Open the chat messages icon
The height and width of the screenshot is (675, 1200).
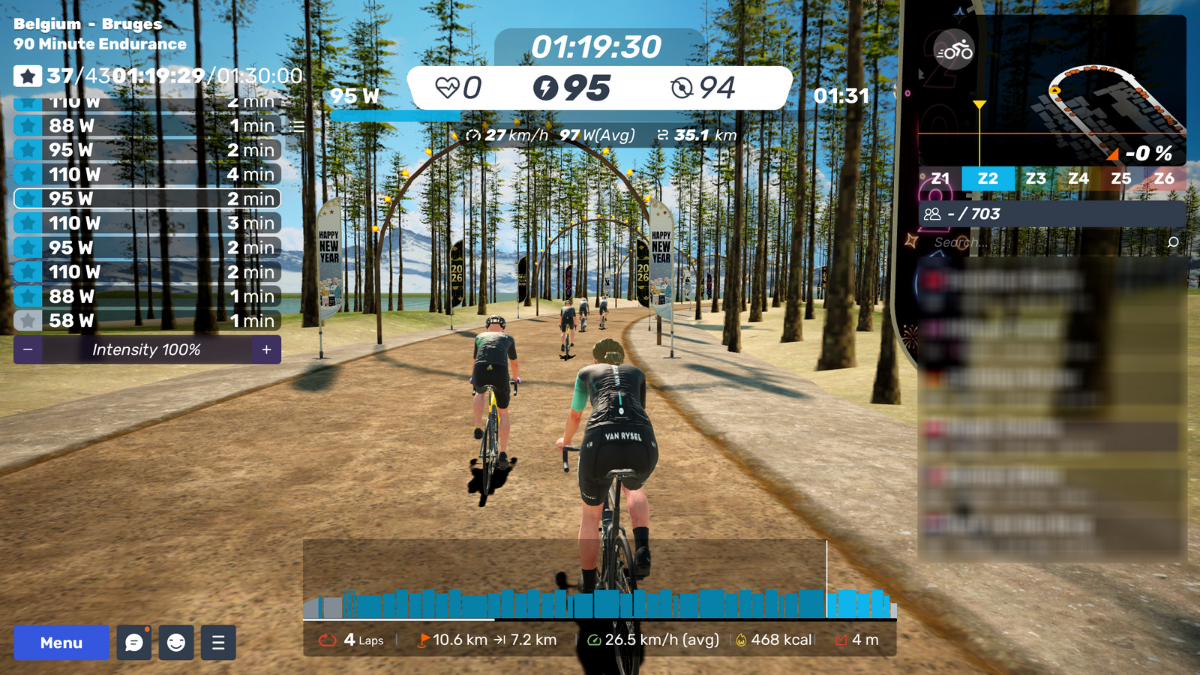pos(134,643)
